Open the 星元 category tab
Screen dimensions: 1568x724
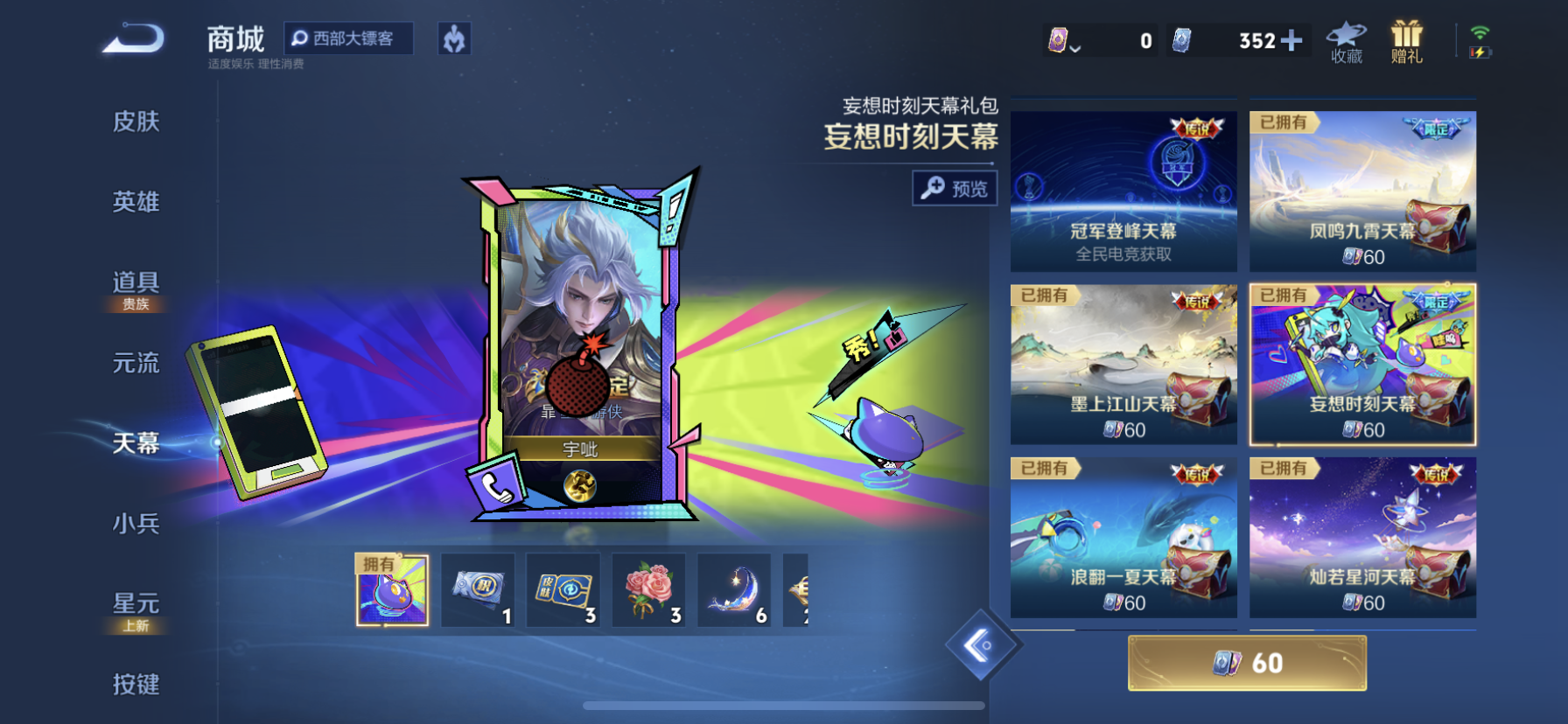click(x=136, y=605)
